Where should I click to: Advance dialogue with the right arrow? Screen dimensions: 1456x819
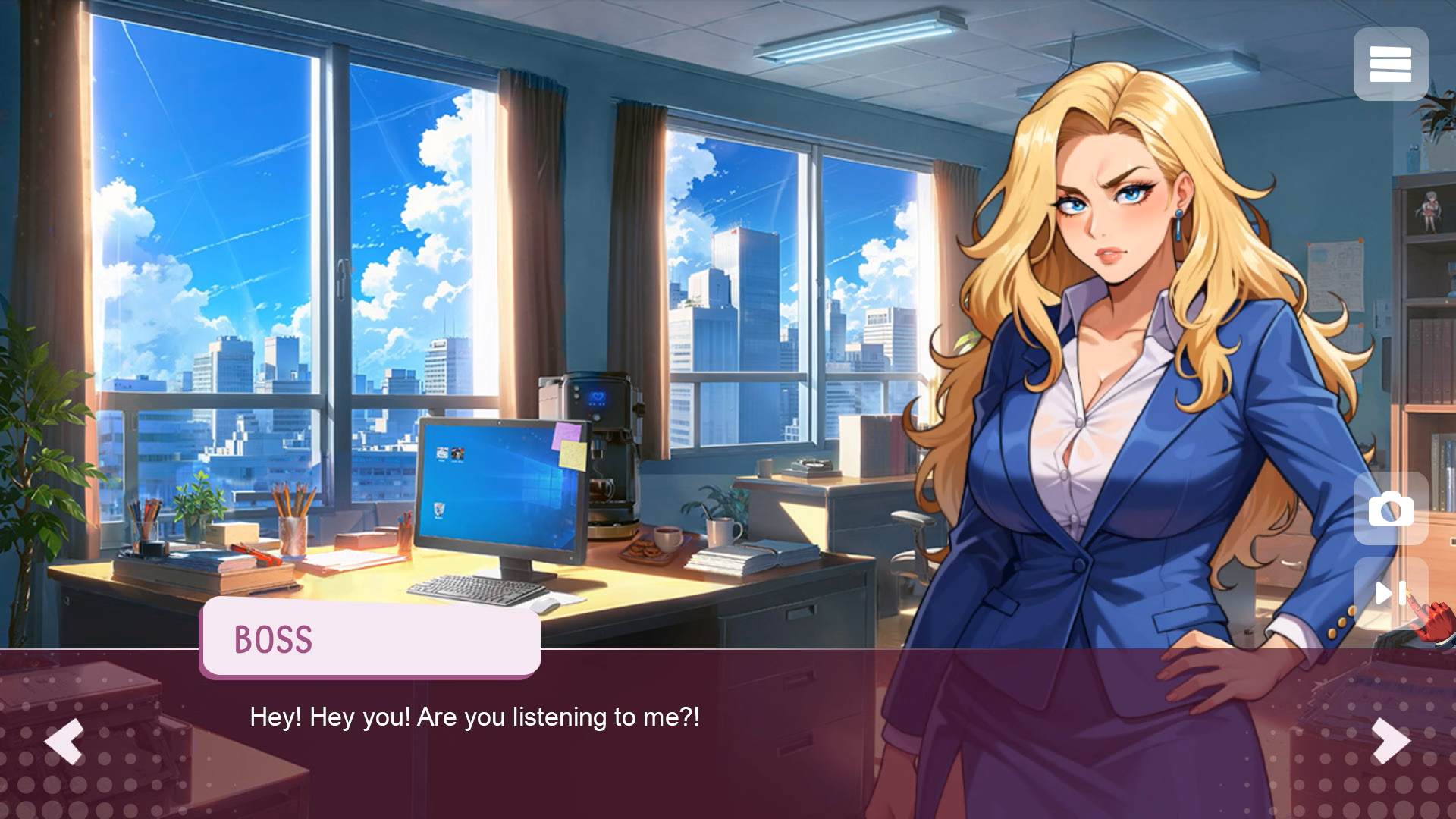[1392, 740]
